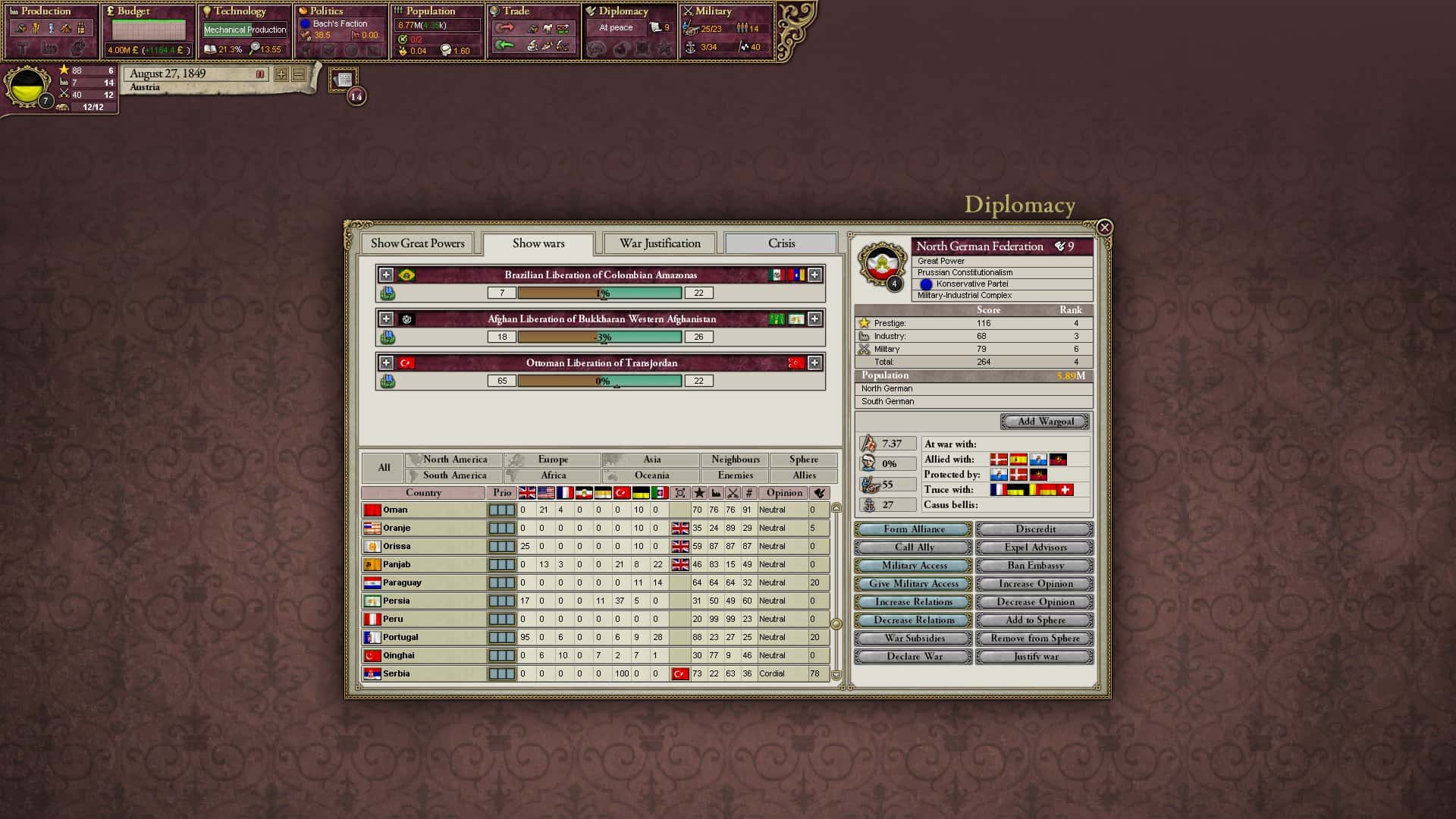Click the Ottoman flag on the TransJordan war banner
Viewport: 1456px width, 819px height.
(408, 362)
